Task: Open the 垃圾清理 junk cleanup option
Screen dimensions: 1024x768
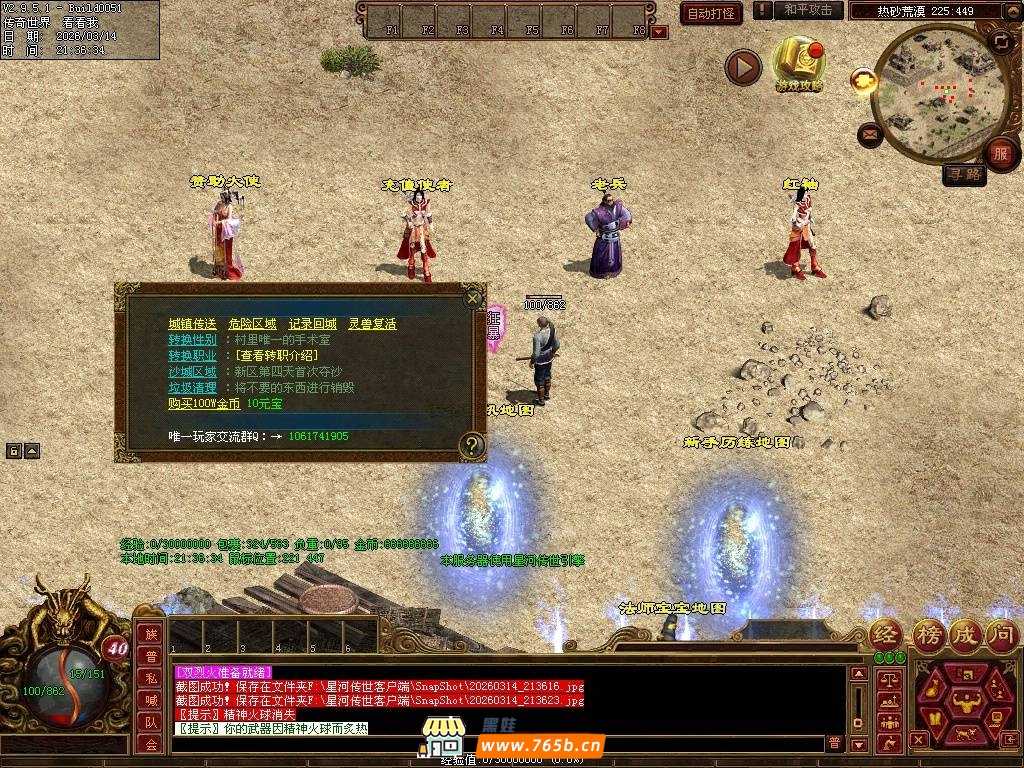Action: pyautogui.click(x=192, y=388)
